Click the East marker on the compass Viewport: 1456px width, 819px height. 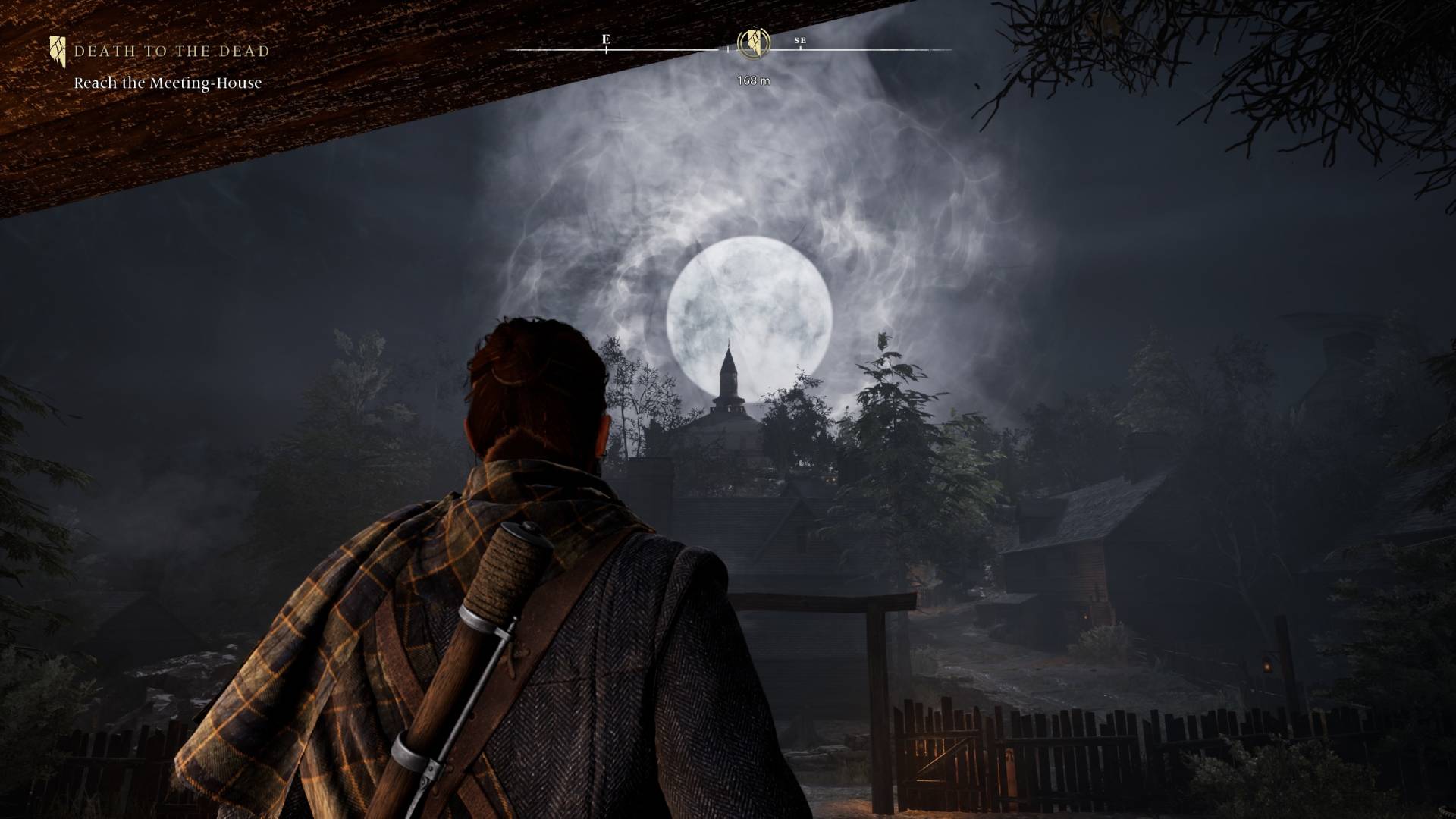606,39
